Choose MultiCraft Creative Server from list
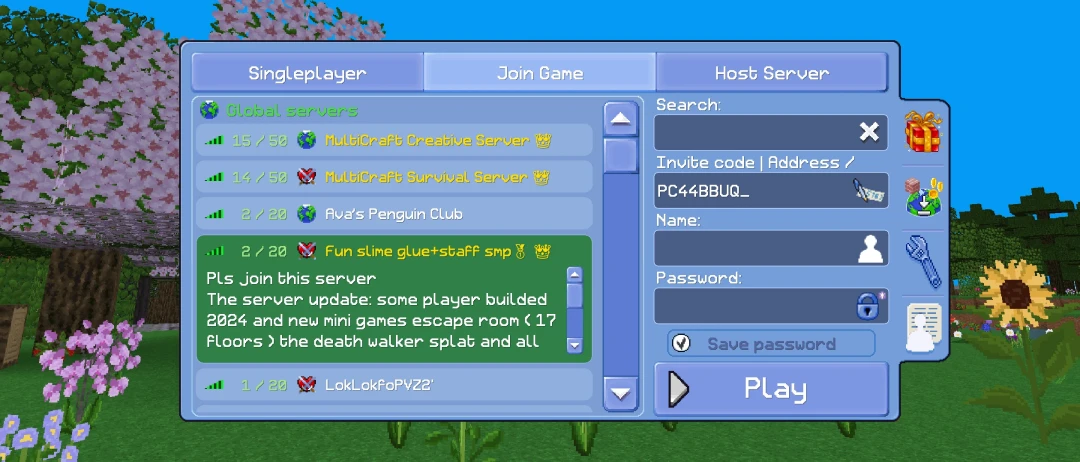 click(x=394, y=141)
